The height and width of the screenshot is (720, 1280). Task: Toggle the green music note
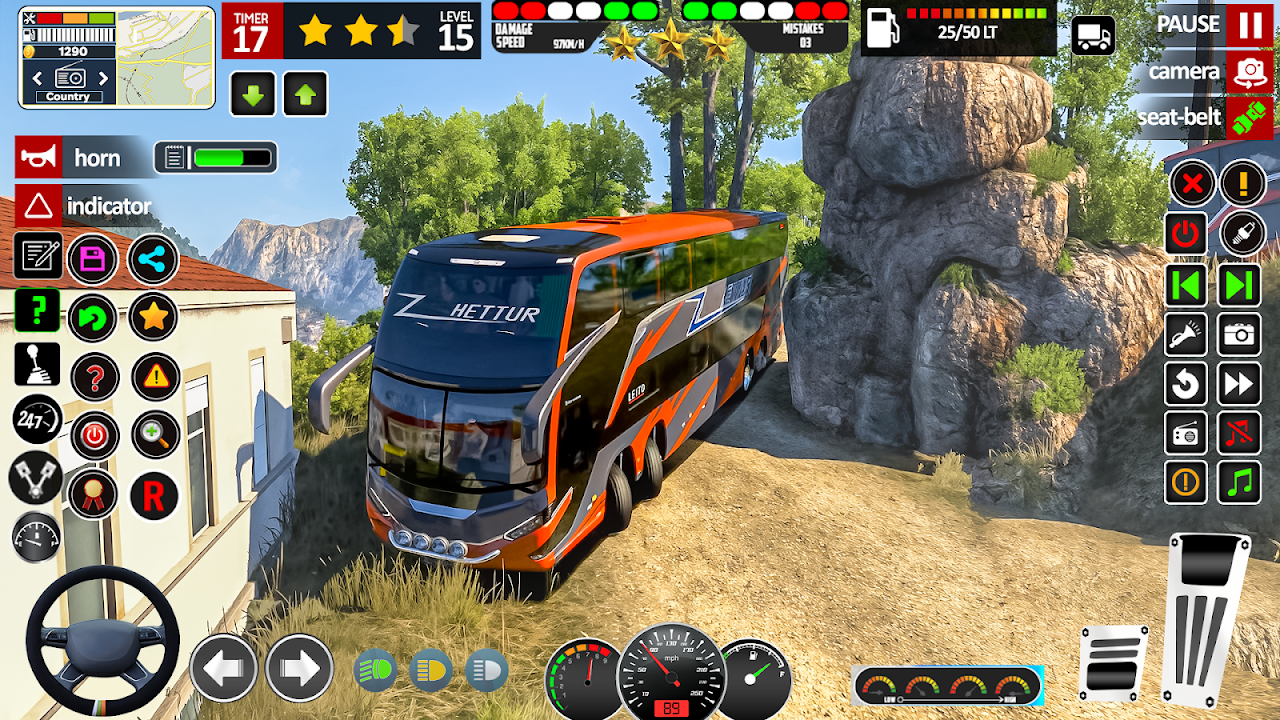pyautogui.click(x=1239, y=483)
